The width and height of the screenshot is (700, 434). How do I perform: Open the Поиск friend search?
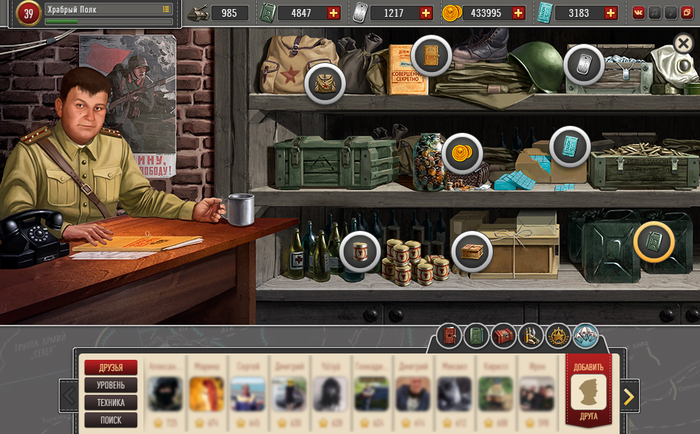click(111, 420)
